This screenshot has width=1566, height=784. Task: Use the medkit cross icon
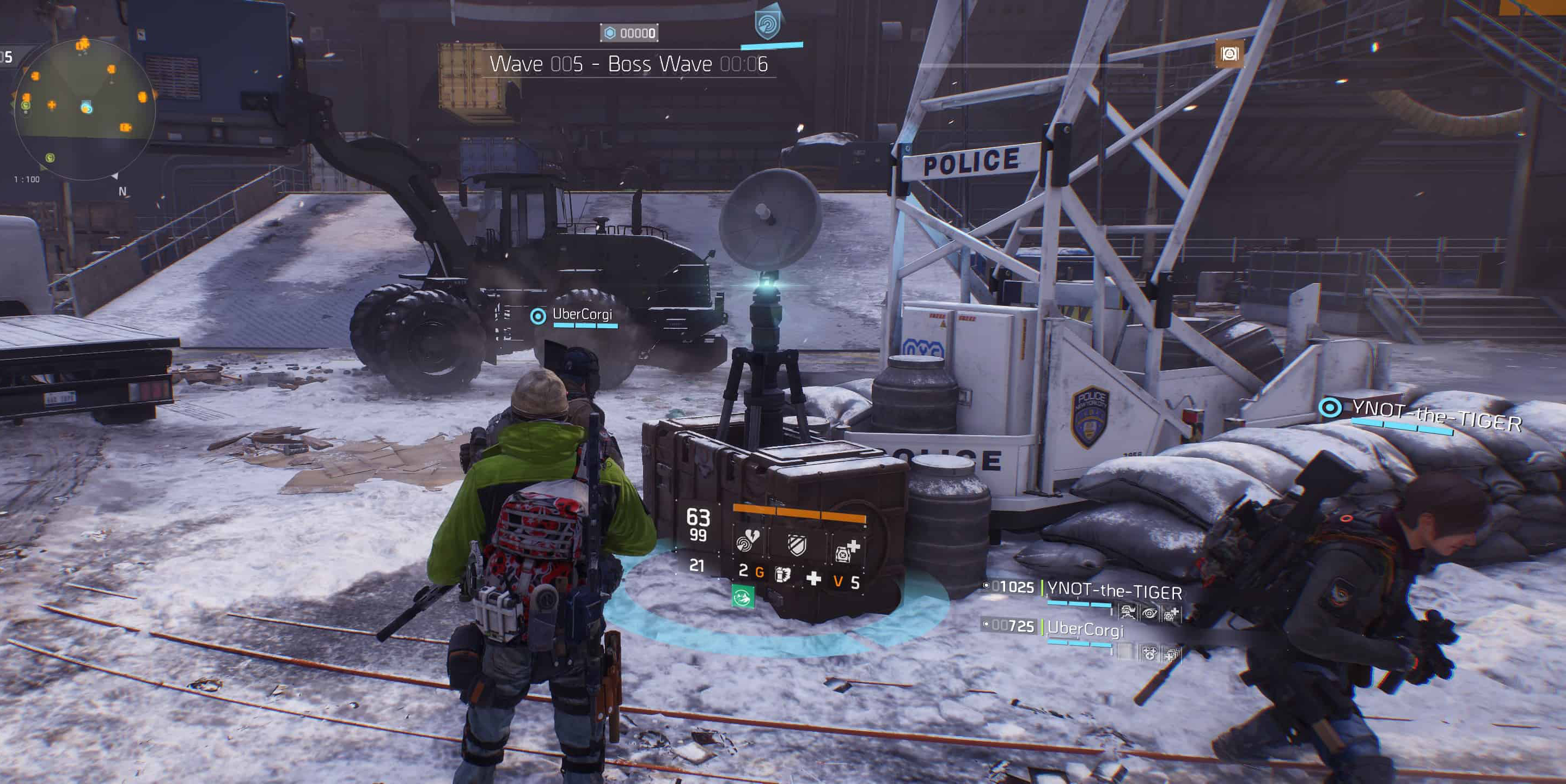click(x=813, y=578)
